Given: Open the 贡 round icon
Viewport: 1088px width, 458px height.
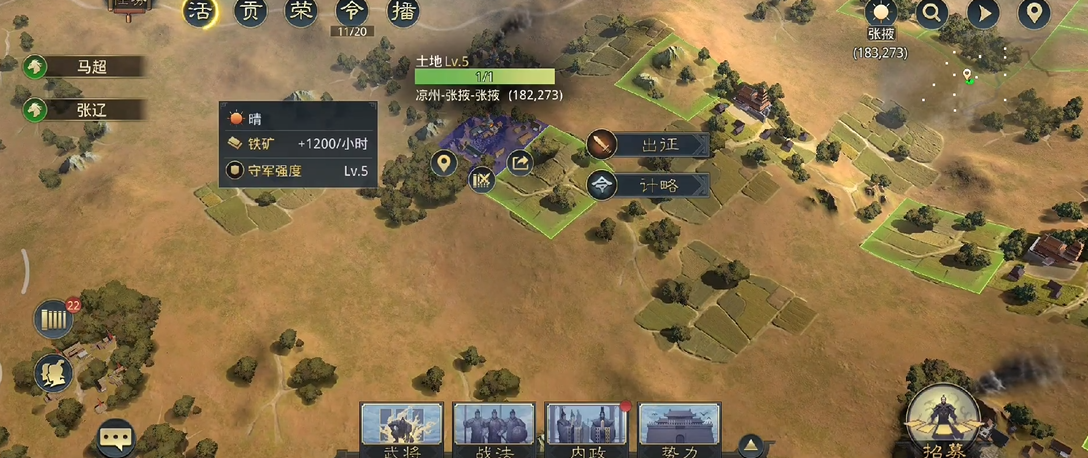Looking at the screenshot, I should point(250,12).
